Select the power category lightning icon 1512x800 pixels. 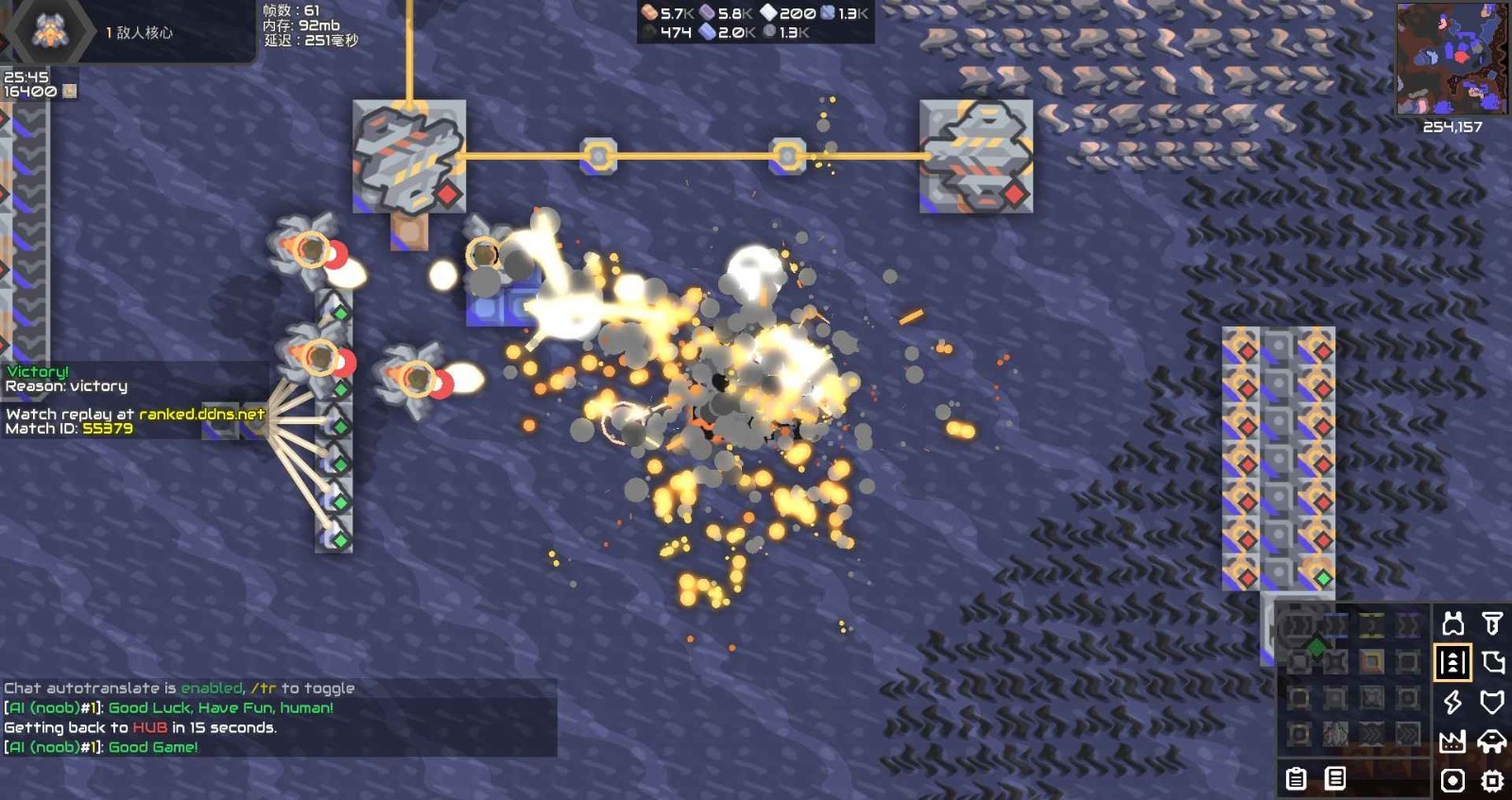[x=1452, y=702]
